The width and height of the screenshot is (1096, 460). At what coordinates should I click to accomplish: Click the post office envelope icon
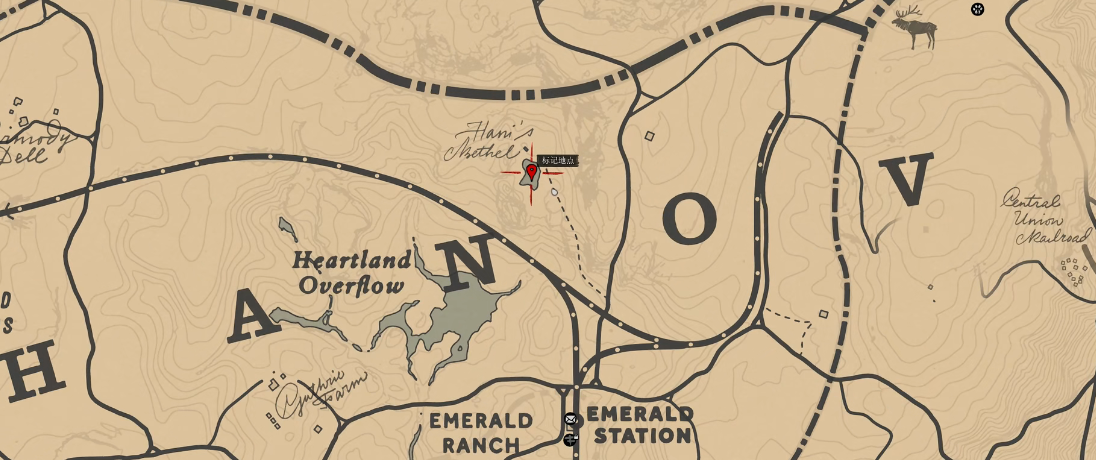(570, 420)
